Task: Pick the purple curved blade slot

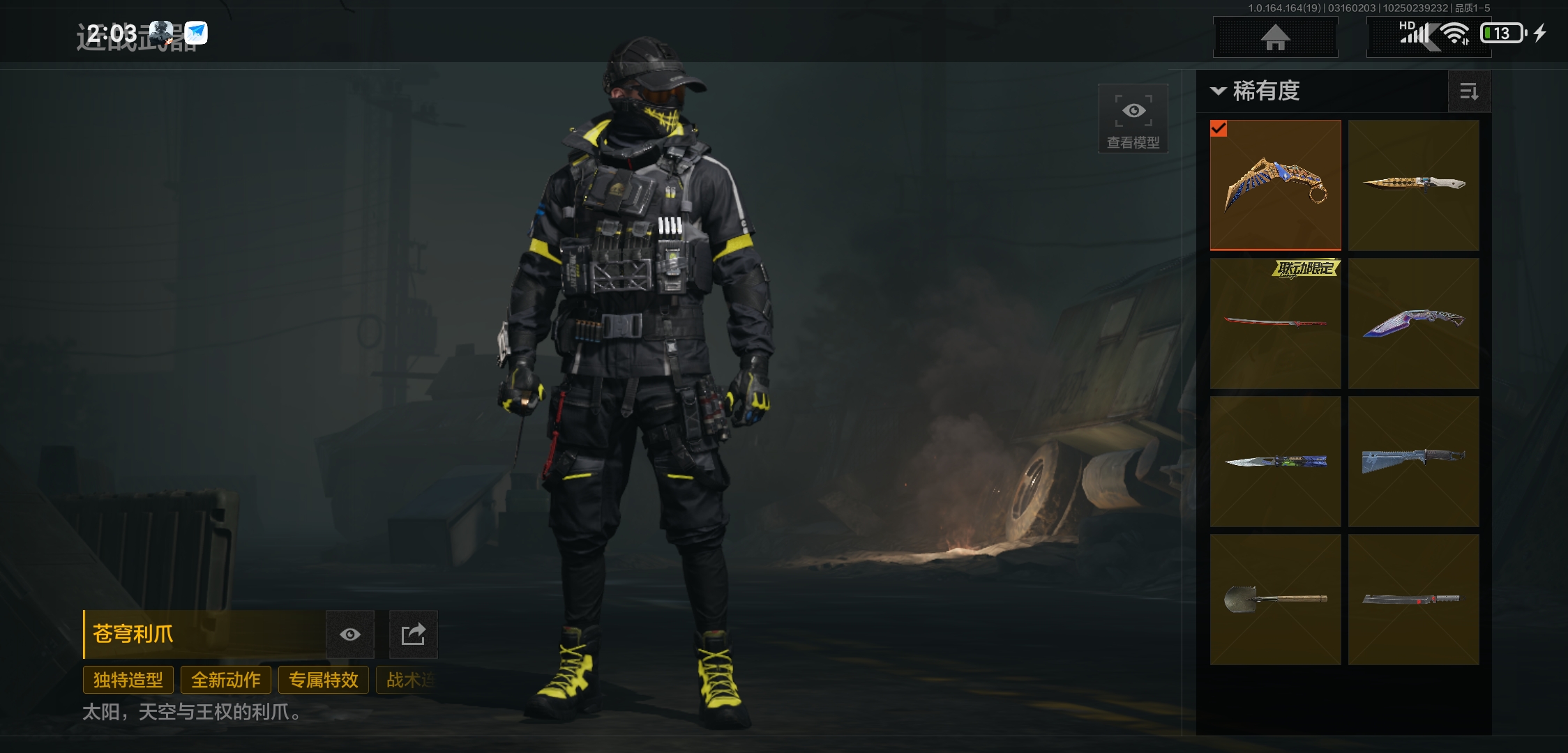Action: click(x=1413, y=323)
